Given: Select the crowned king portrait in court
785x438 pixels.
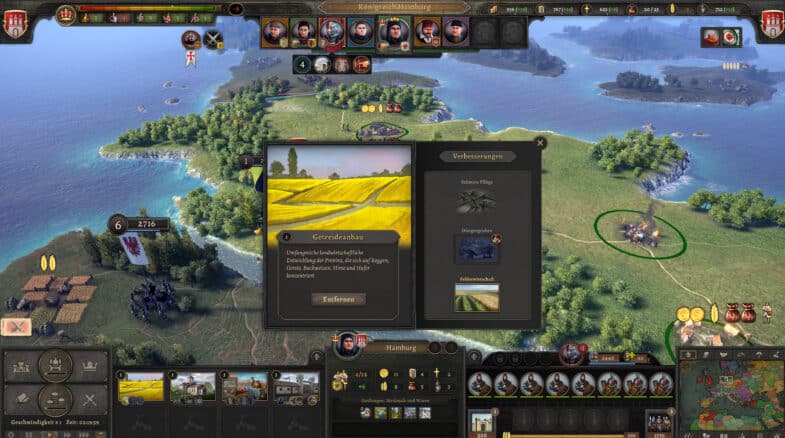Looking at the screenshot, I should (393, 33).
